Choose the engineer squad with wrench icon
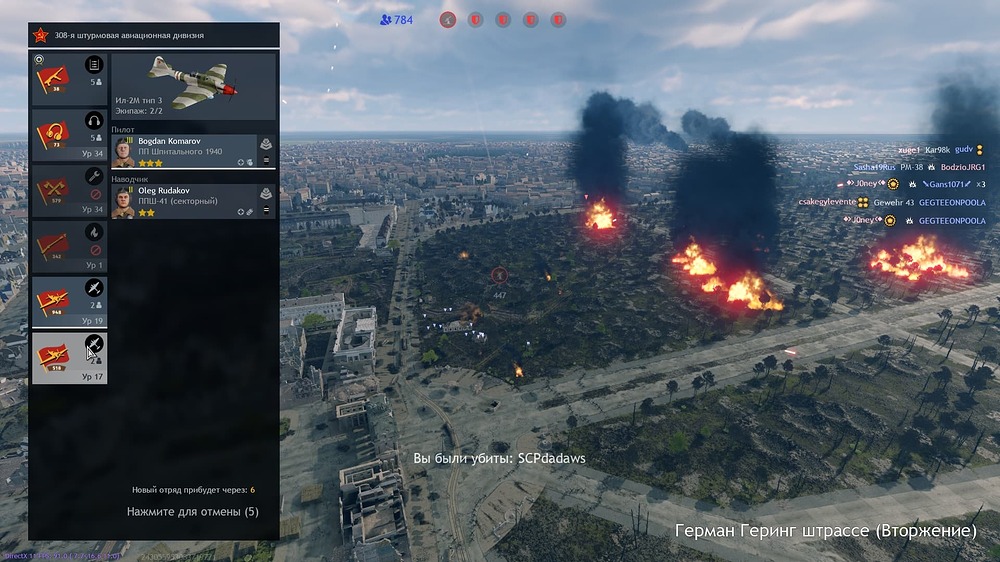Viewport: 1000px width, 562px height. tap(69, 190)
